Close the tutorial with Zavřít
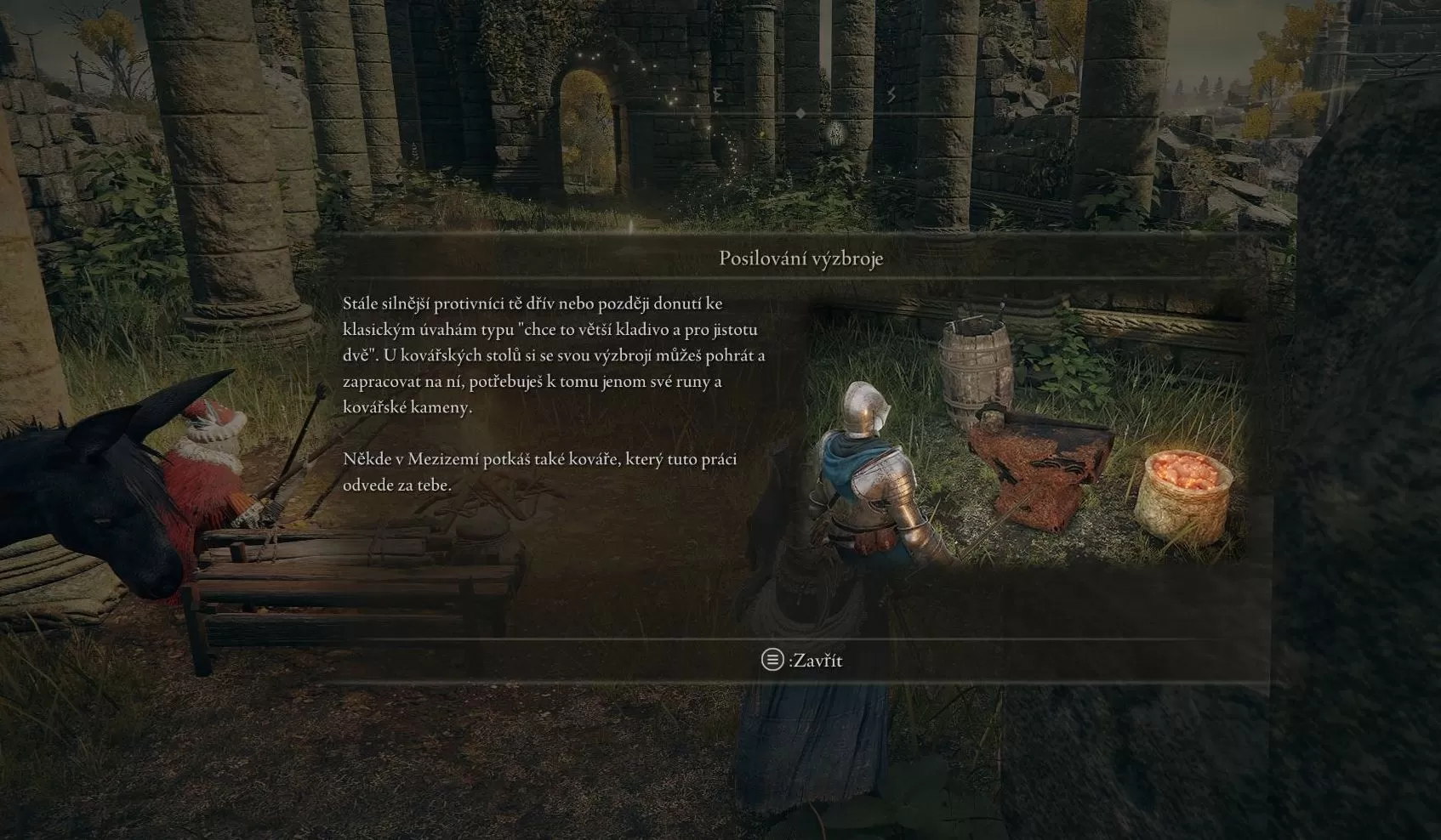 click(x=801, y=660)
